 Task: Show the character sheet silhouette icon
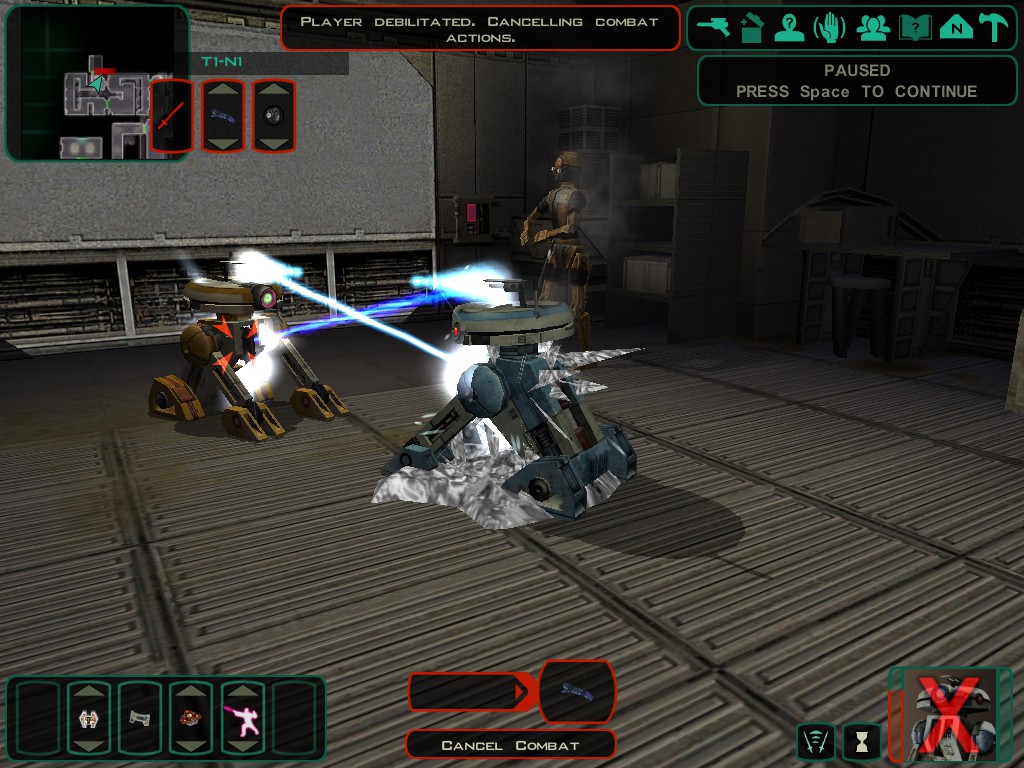click(x=789, y=27)
